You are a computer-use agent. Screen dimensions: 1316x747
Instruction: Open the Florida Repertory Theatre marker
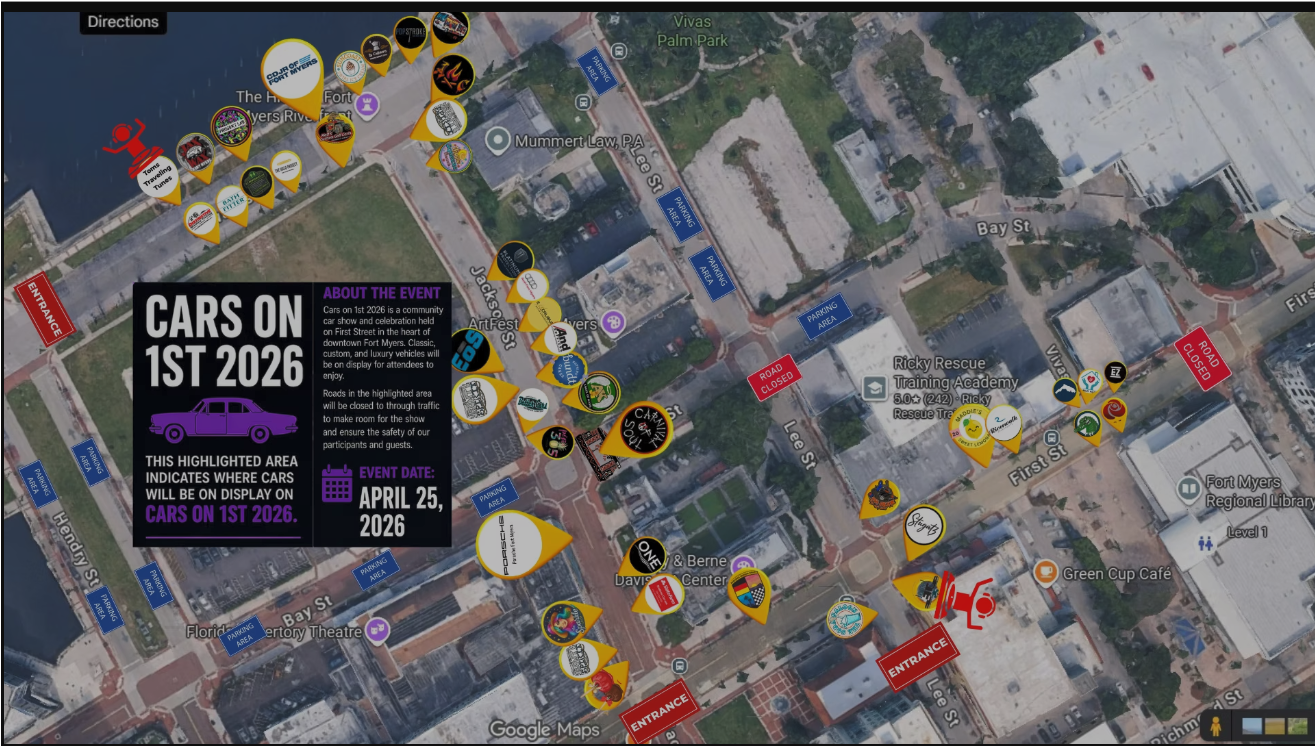coord(376,630)
